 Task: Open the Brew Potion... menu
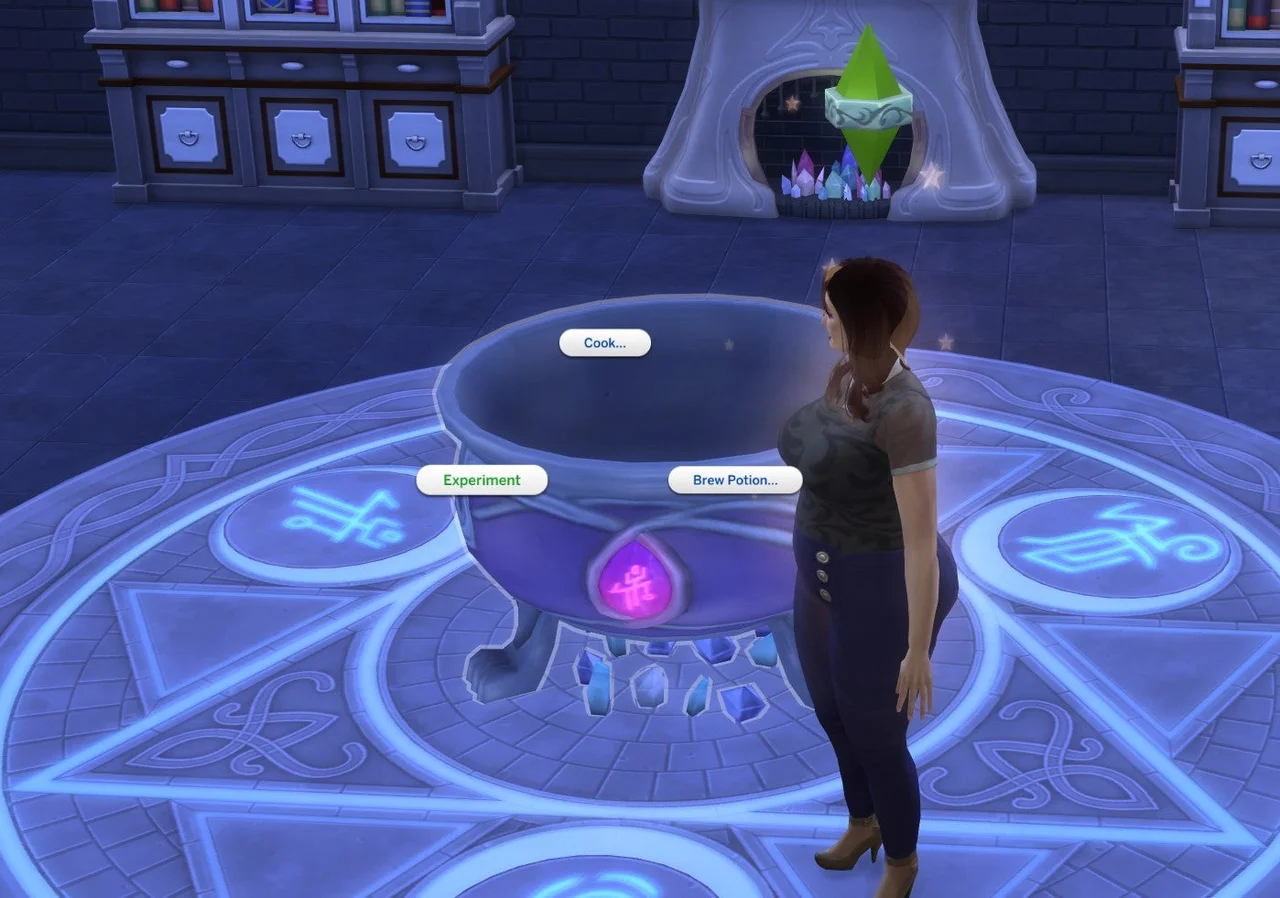pyautogui.click(x=734, y=480)
